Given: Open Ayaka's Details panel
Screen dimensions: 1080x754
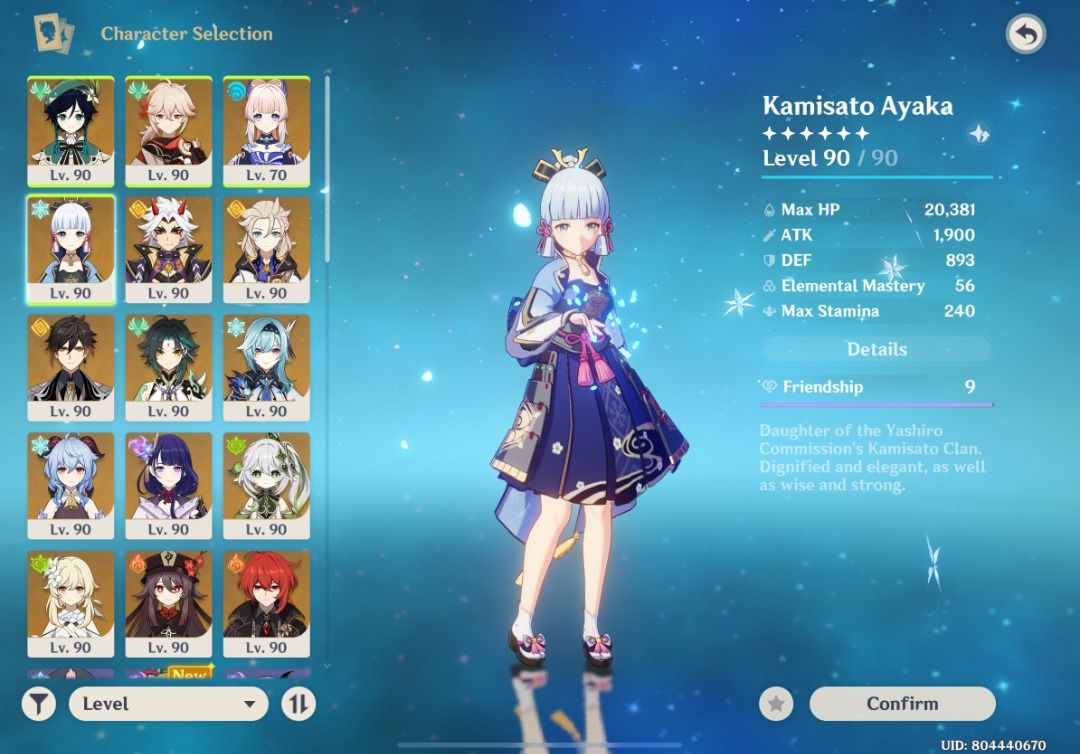Looking at the screenshot, I should click(x=877, y=349).
